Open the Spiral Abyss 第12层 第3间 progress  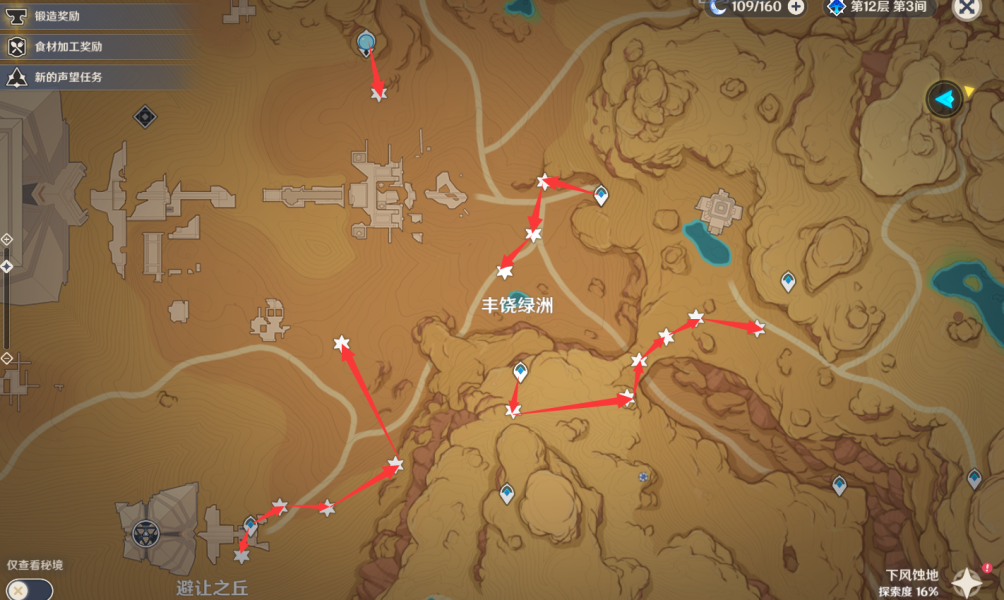click(878, 7)
